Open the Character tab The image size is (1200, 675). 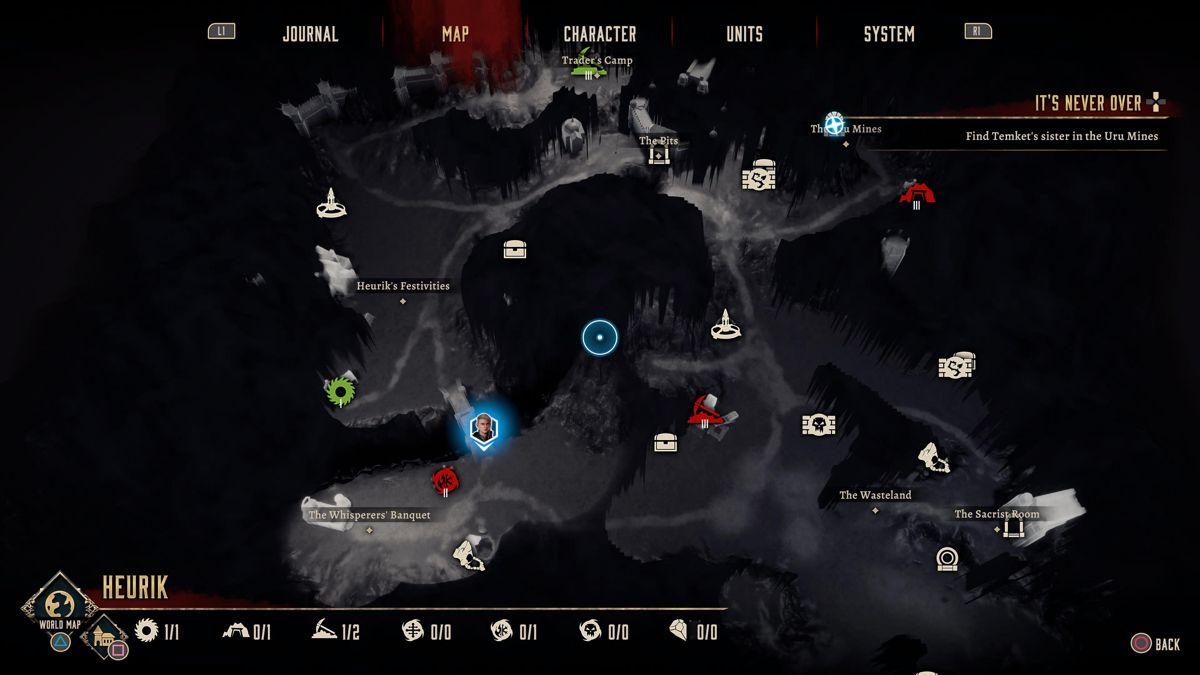(599, 34)
